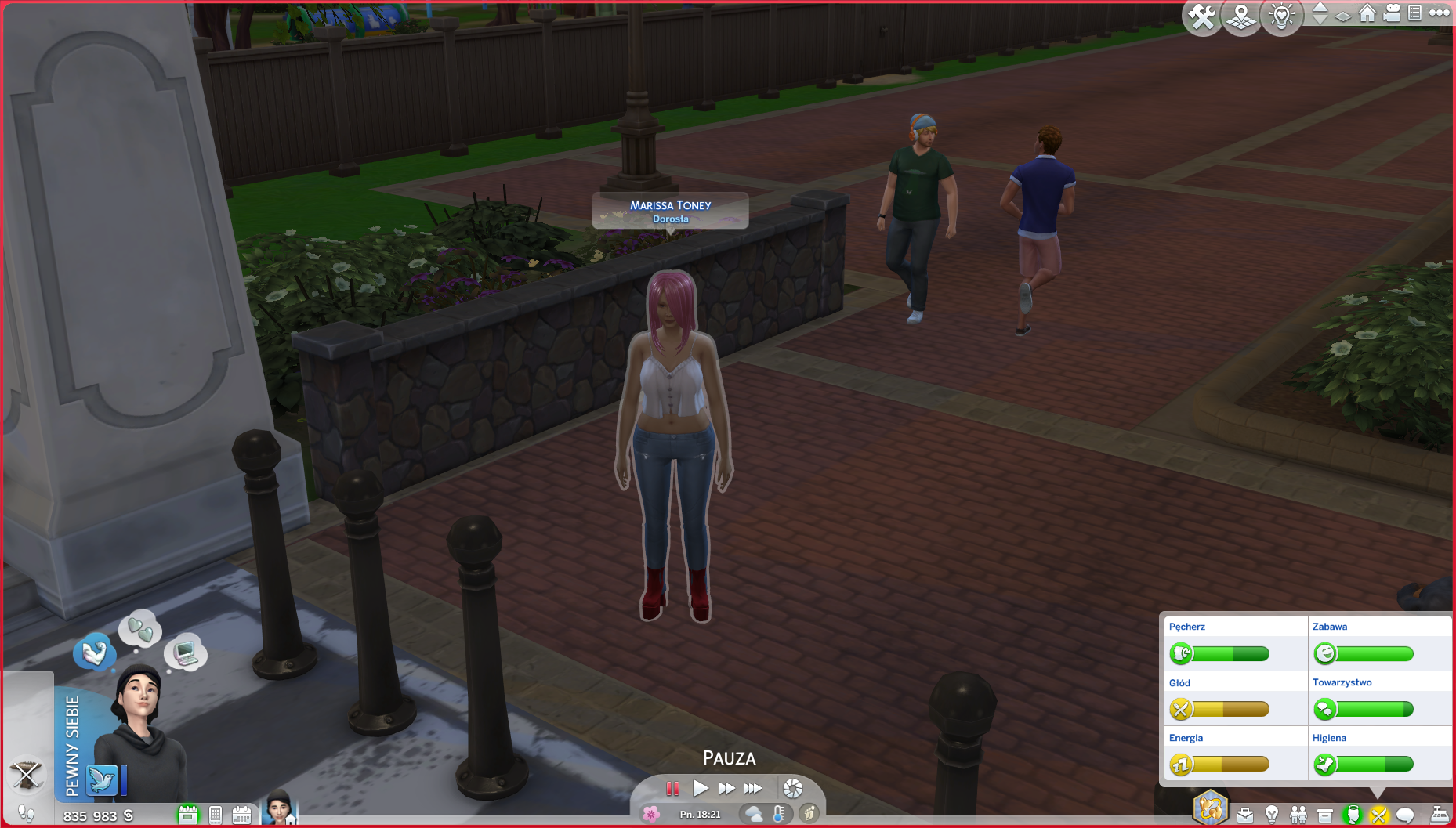
Task: Open Build Mode with the hammer-and-wrench icon
Action: tap(1201, 17)
